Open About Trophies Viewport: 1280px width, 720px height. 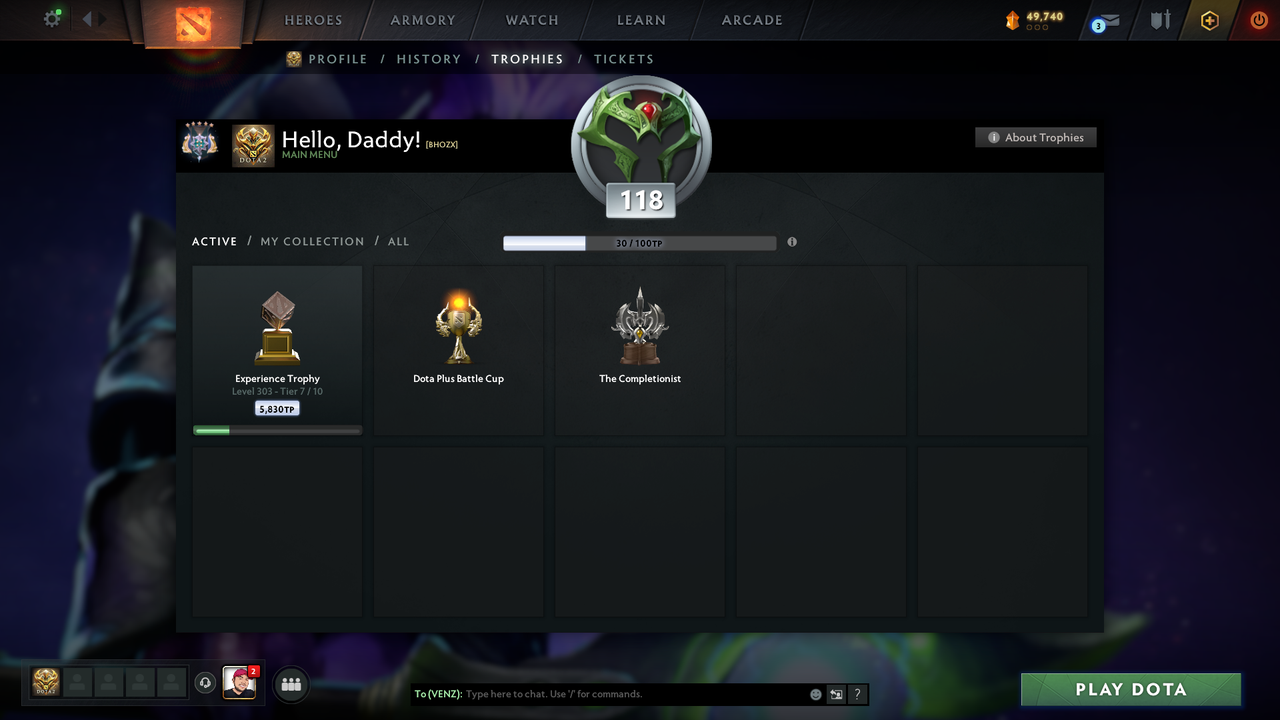tap(1036, 137)
